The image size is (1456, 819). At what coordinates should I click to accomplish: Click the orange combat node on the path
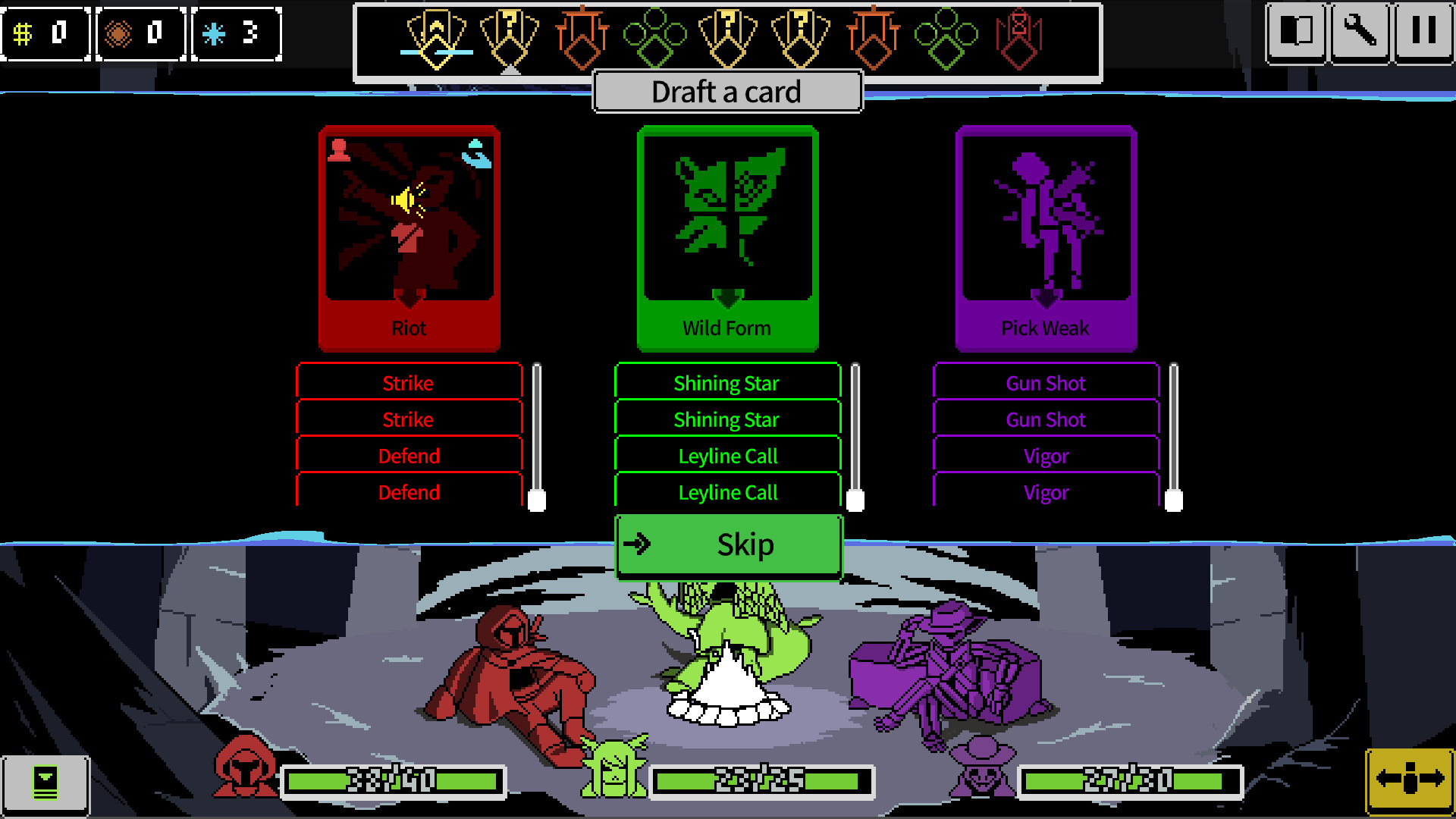click(x=583, y=36)
